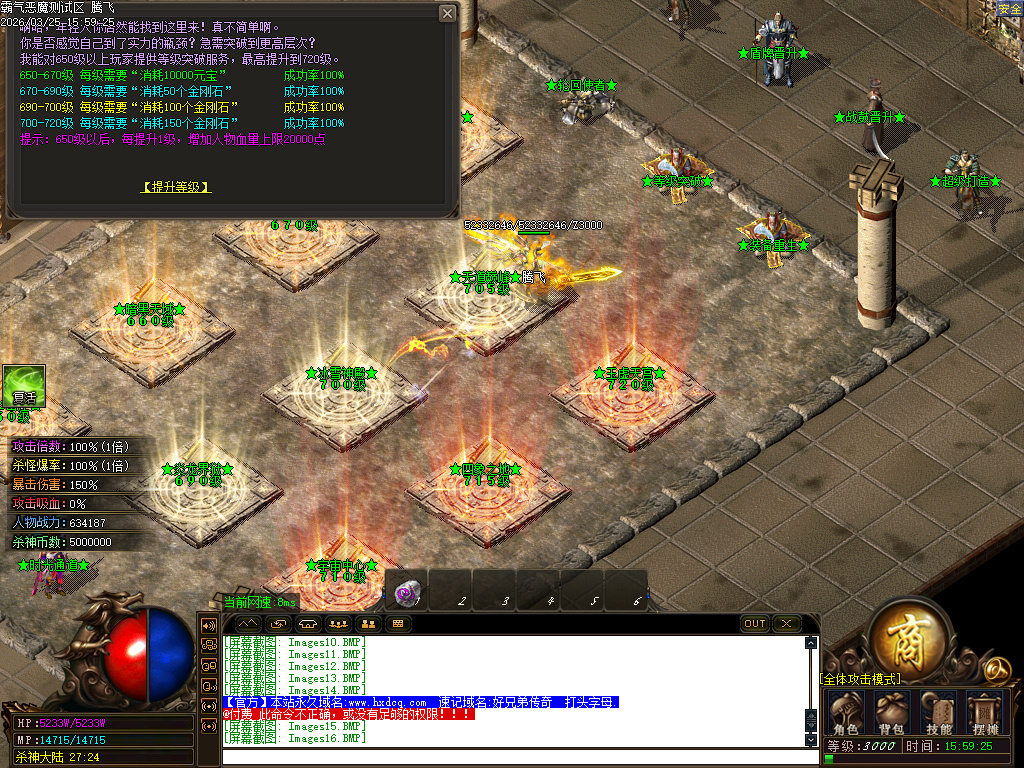The width and height of the screenshot is (1024, 768).
Task: Toggle the topmost sound channel icon beside chat
Action: point(210,625)
